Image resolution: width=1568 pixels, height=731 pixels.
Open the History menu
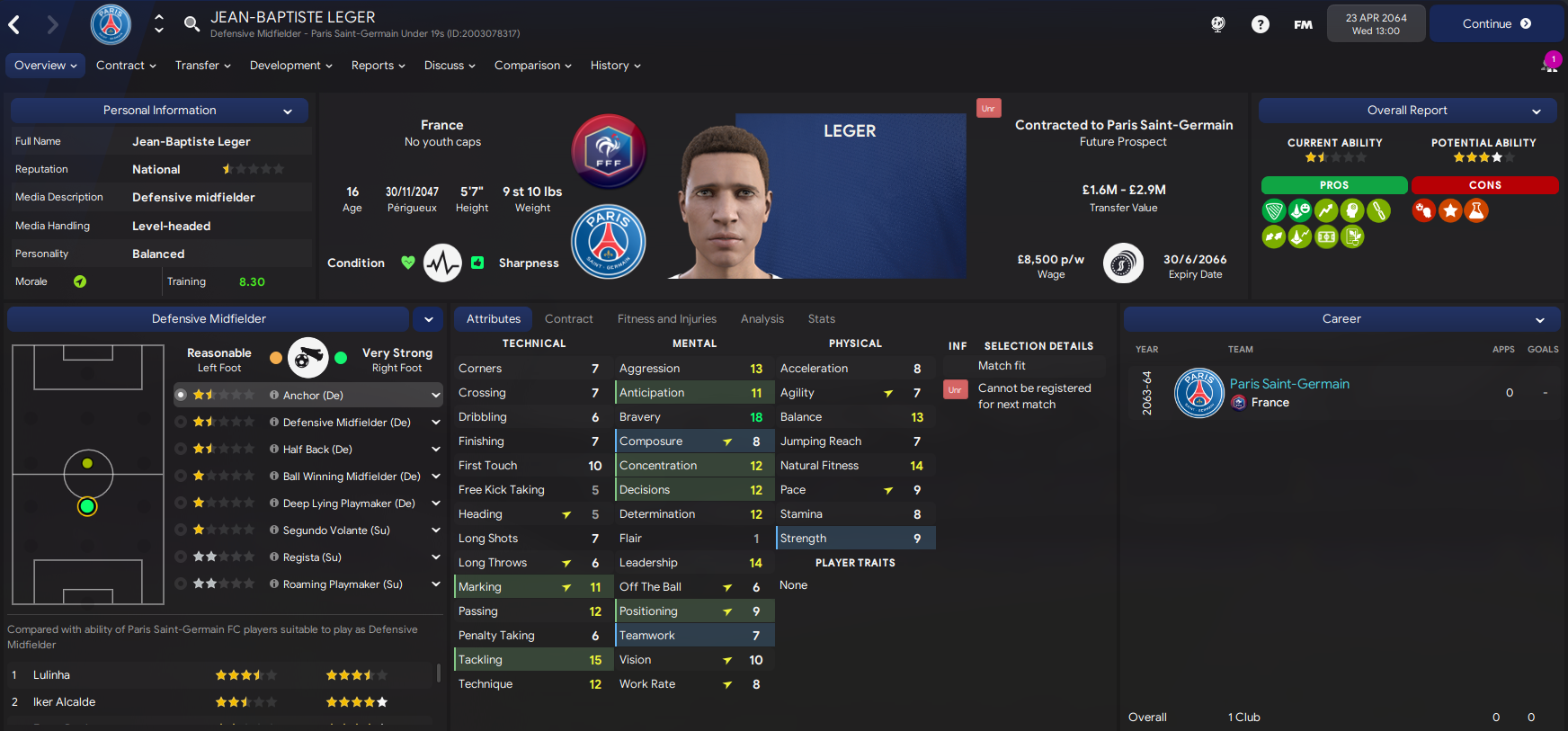[615, 66]
